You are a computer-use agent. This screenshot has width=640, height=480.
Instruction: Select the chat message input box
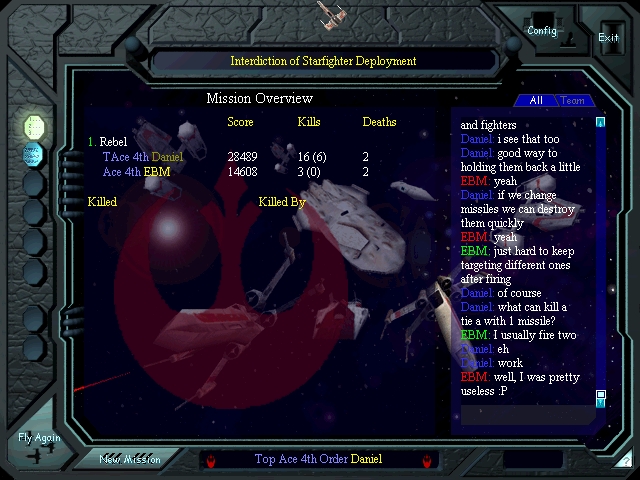click(525, 413)
